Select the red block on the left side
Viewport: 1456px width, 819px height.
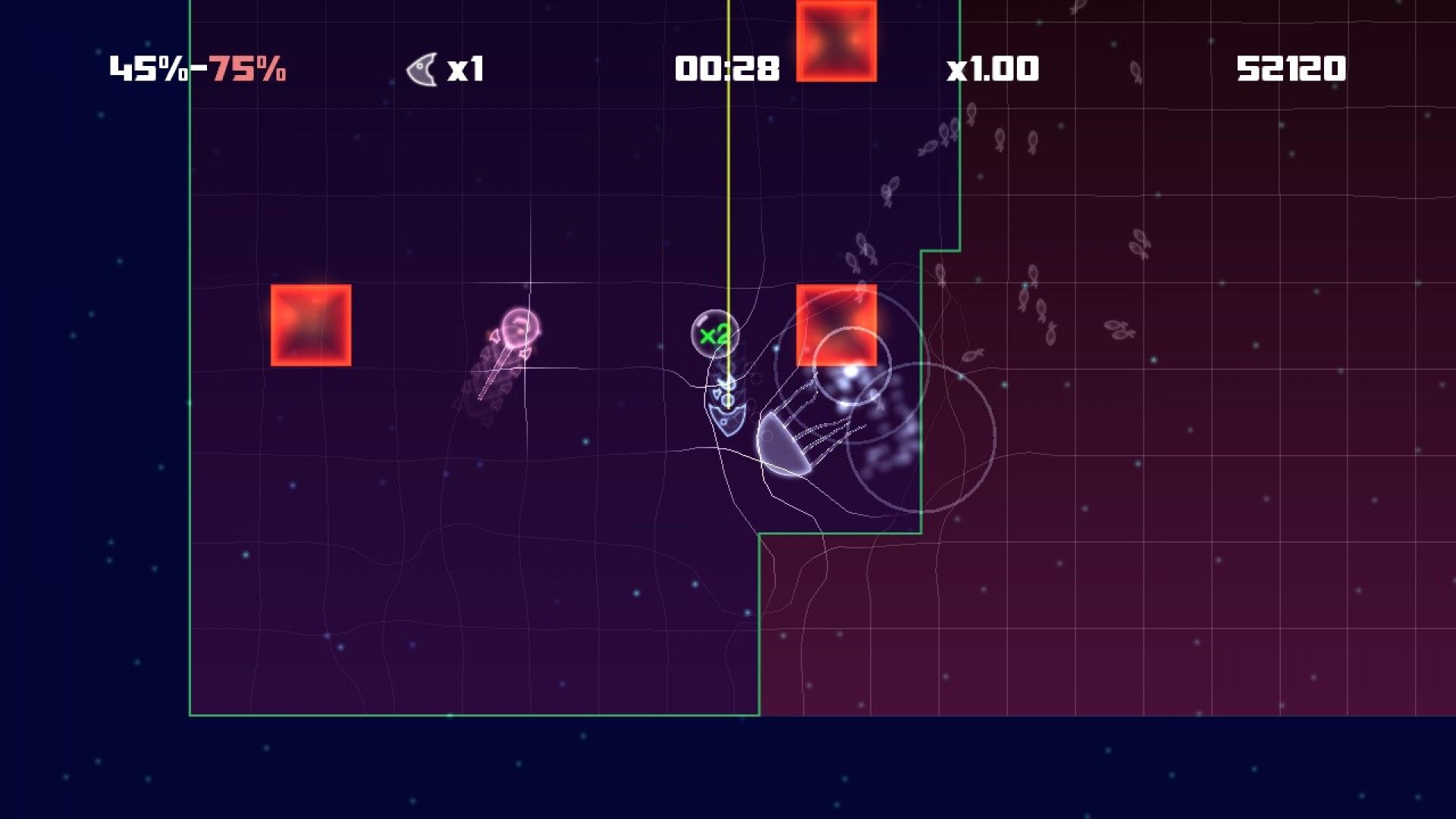[x=311, y=325]
